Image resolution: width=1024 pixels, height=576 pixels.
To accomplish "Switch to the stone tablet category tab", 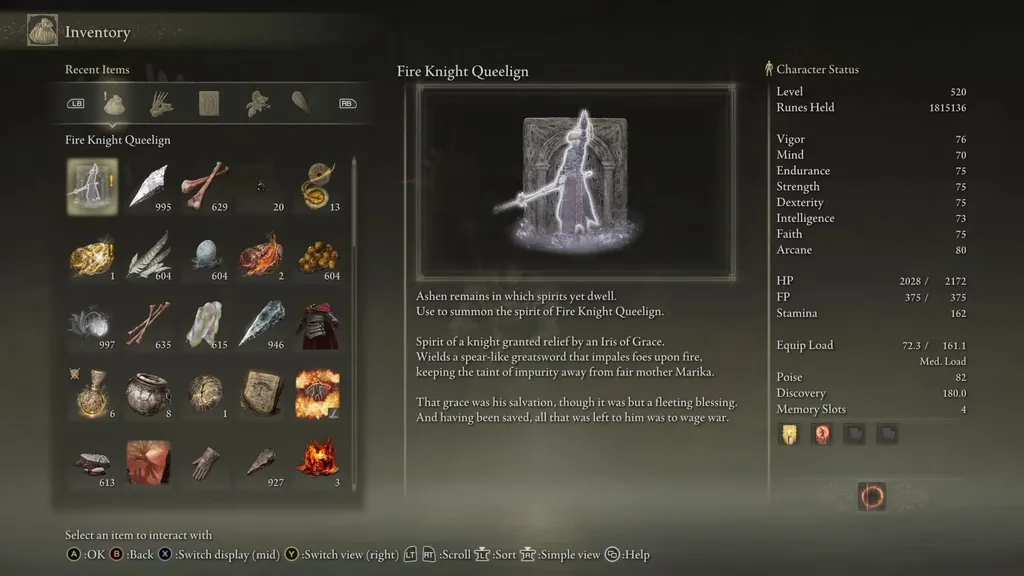I will click(209, 103).
